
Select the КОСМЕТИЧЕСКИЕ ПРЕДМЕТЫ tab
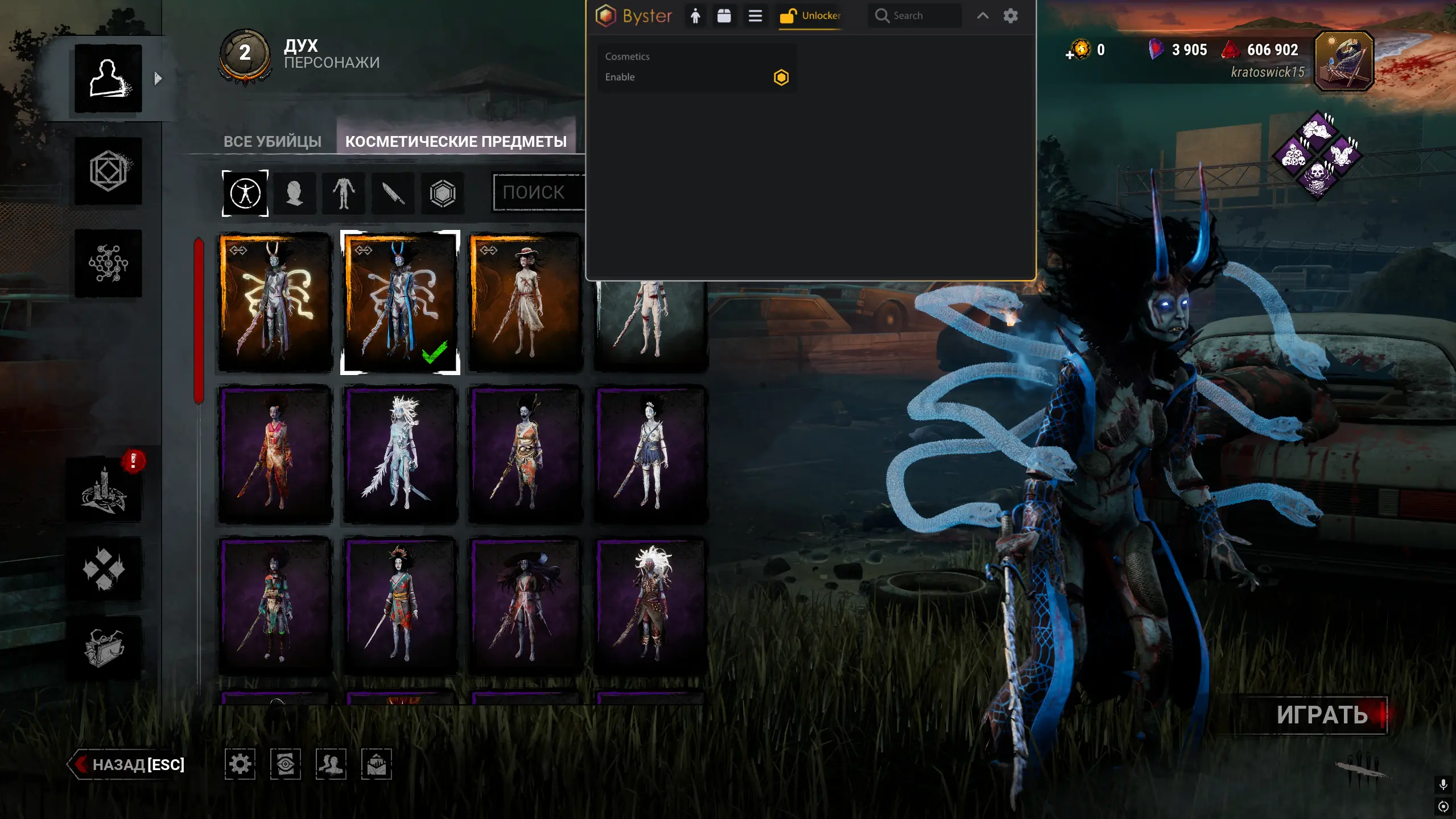456,141
